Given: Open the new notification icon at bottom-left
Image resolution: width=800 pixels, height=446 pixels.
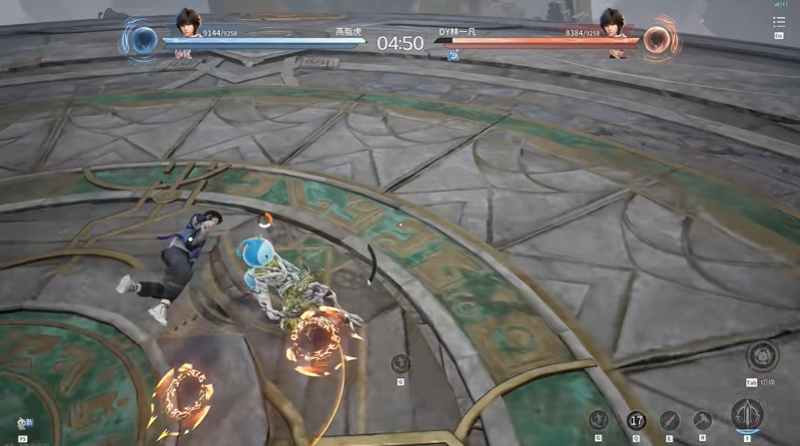Looking at the screenshot, I should [x=21, y=424].
